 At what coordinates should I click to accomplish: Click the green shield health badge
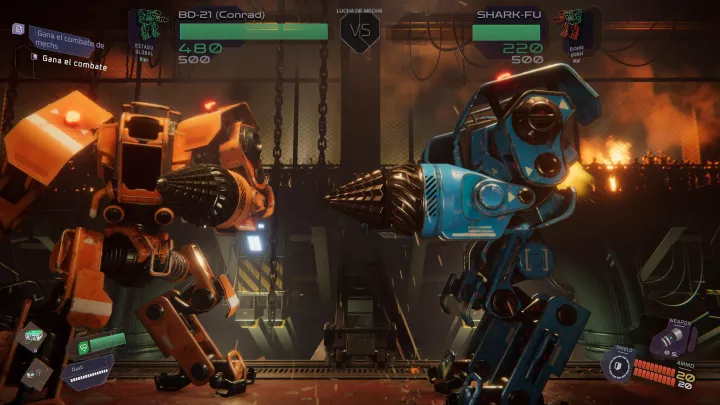(x=81, y=346)
